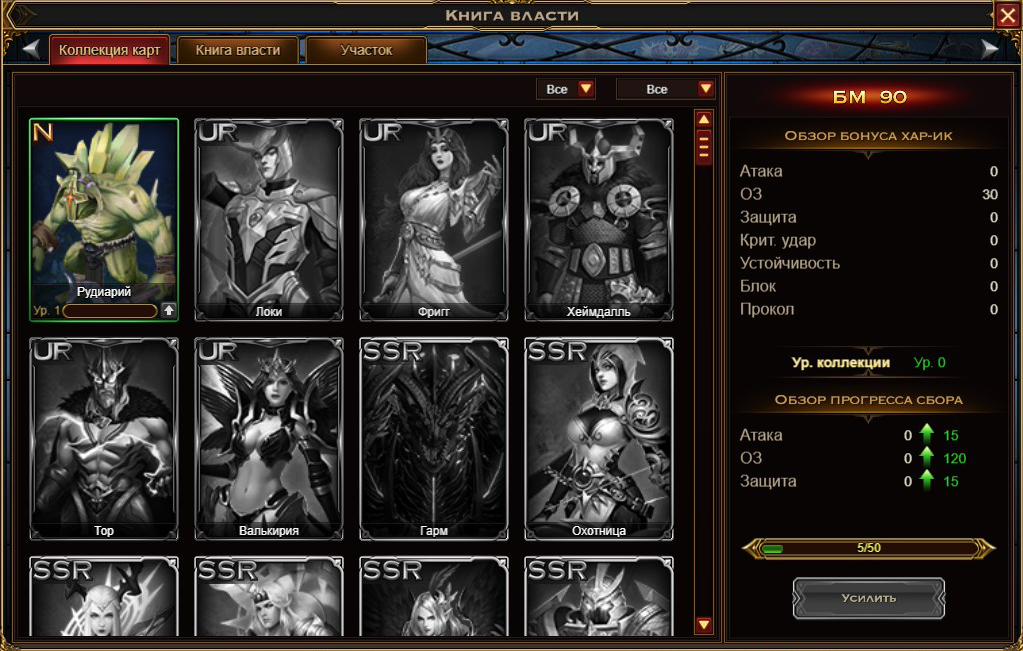Switch to the Коллекция карт tab
The height and width of the screenshot is (651, 1023).
(109, 50)
